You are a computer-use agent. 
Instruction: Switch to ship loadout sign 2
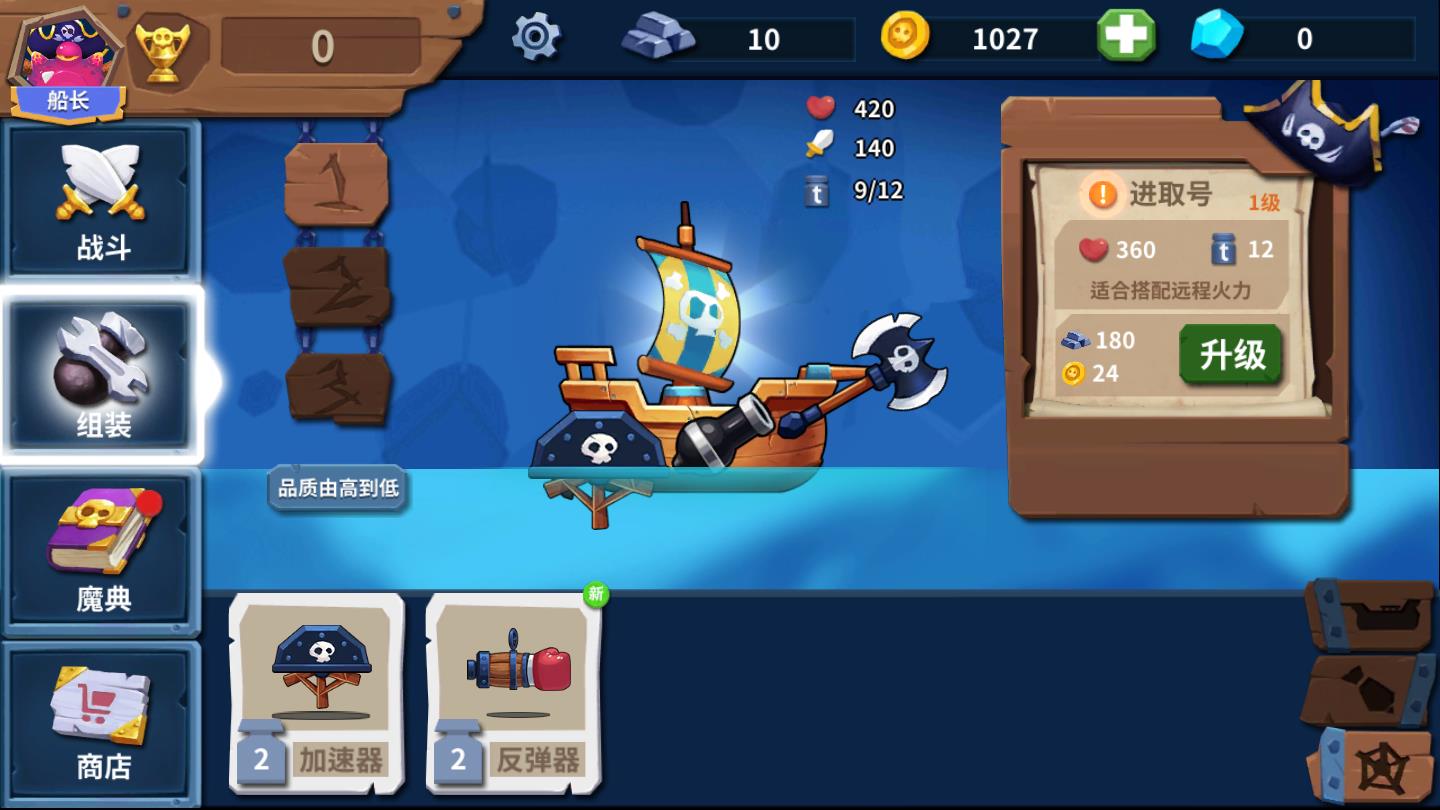[x=336, y=285]
